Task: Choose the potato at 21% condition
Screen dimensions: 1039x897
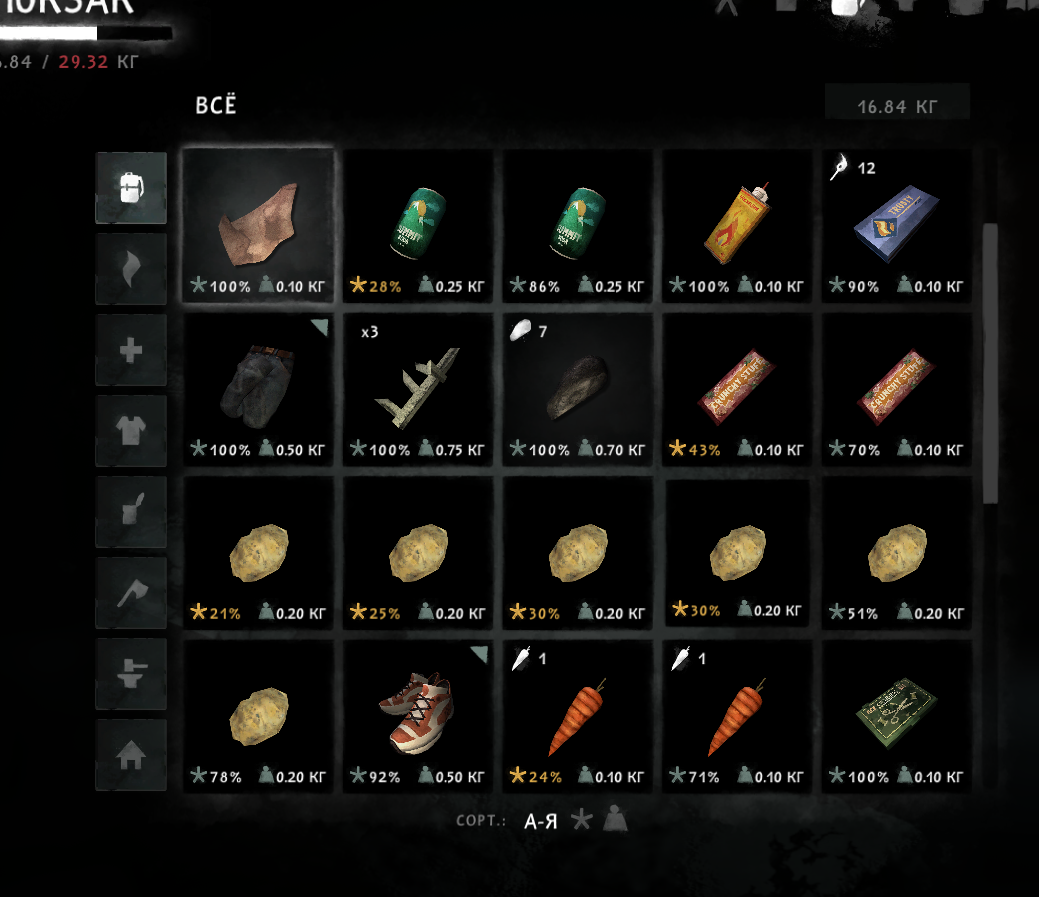Action: pyautogui.click(x=258, y=551)
